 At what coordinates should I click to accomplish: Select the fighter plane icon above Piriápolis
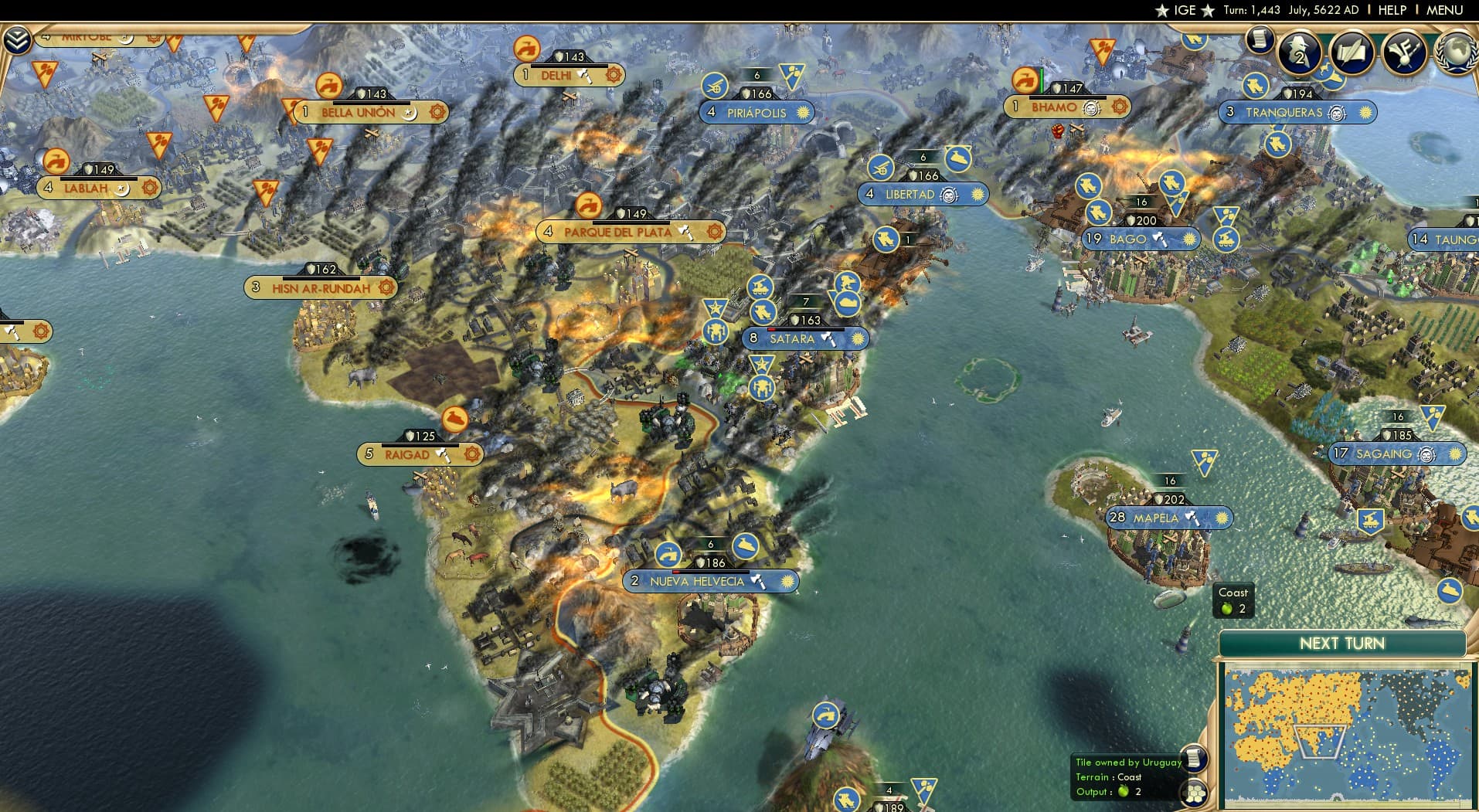[x=714, y=87]
